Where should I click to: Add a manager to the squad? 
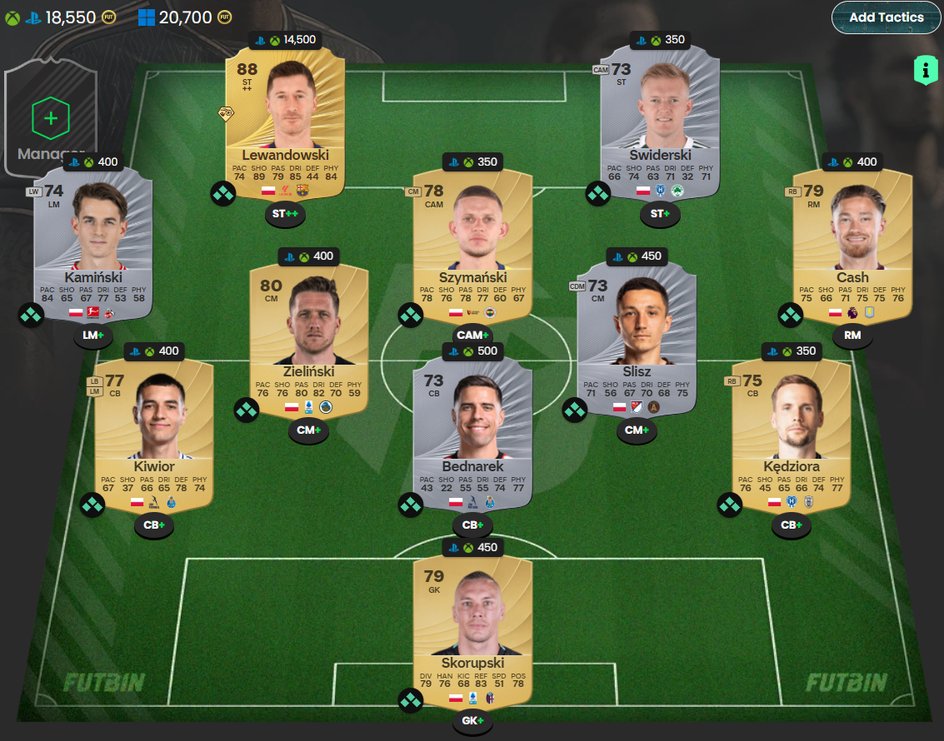(x=51, y=119)
